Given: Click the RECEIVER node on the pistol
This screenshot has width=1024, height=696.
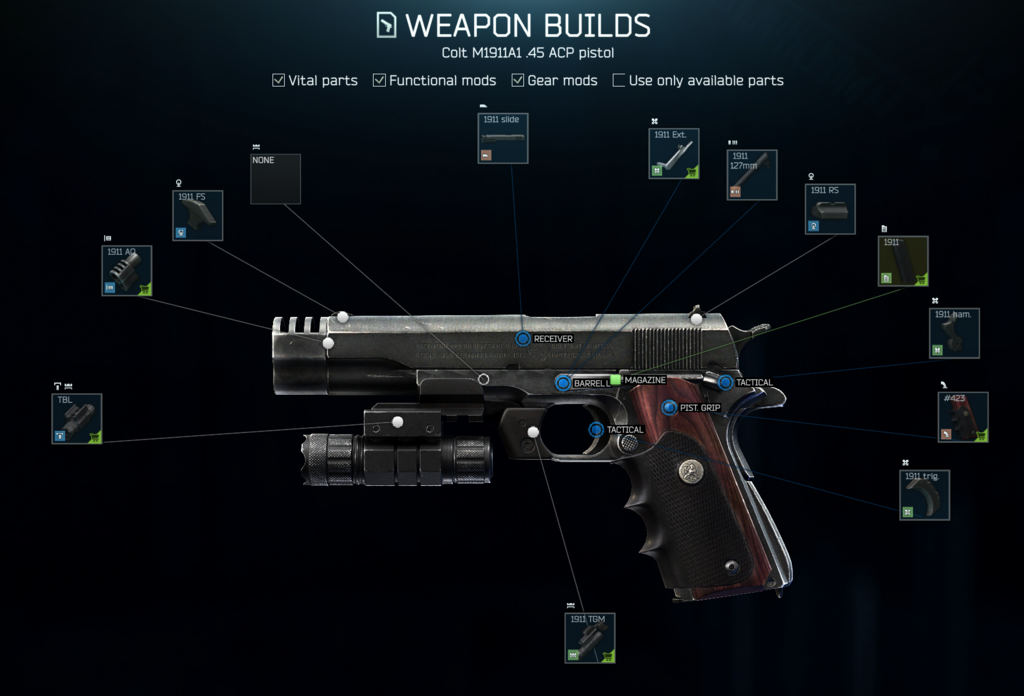Looking at the screenshot, I should coord(523,339).
